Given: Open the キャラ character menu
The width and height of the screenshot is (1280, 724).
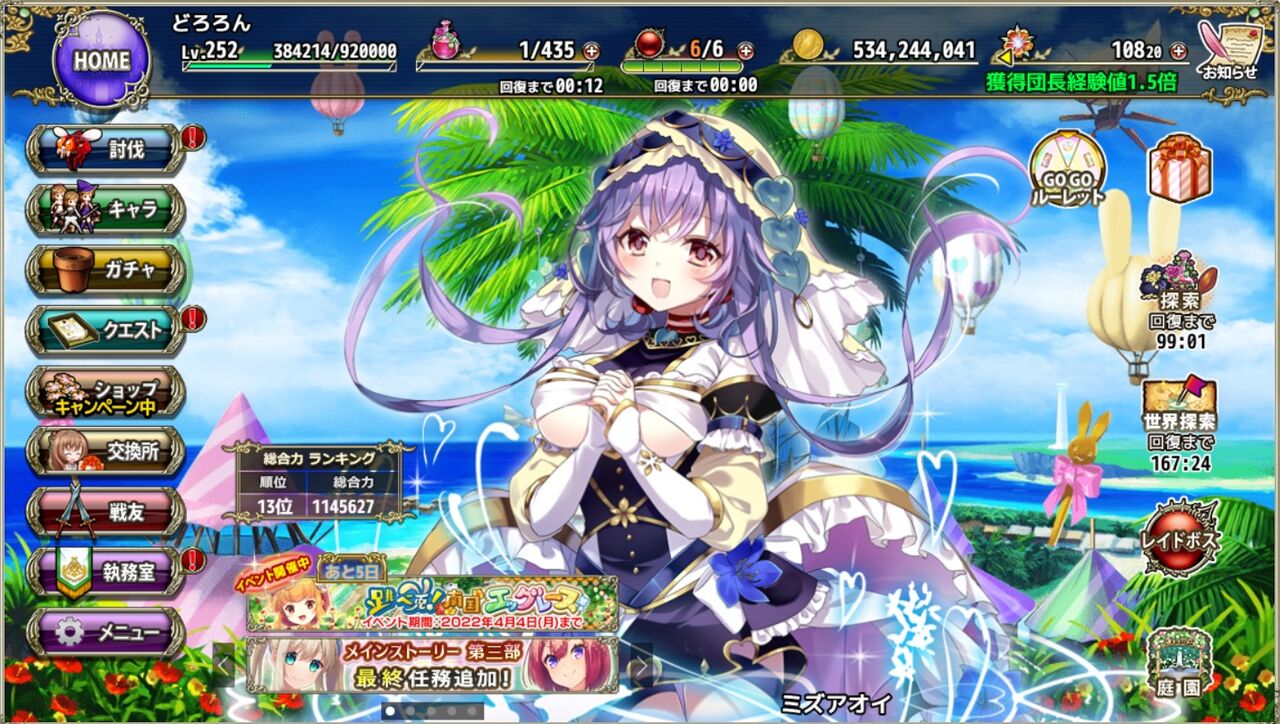Looking at the screenshot, I should click(x=105, y=208).
